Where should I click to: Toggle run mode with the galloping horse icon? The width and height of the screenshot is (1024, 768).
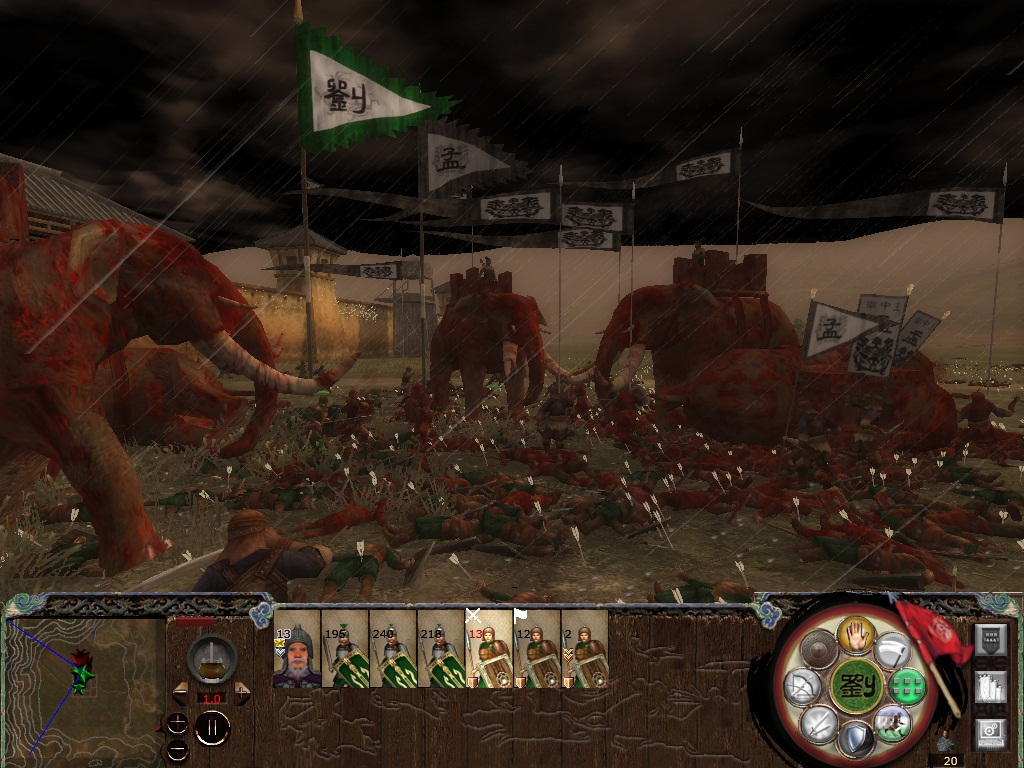tap(890, 721)
